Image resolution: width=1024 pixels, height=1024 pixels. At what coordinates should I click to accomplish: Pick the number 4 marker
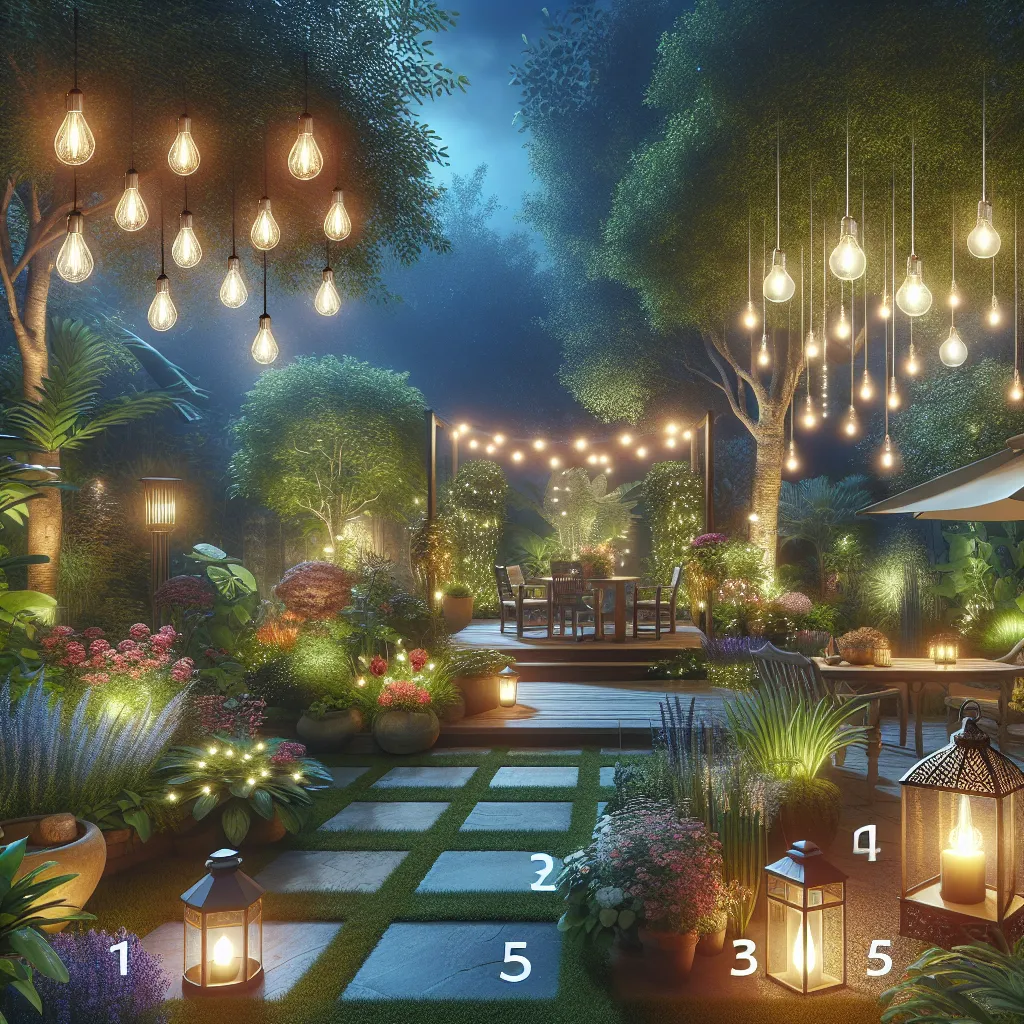[866, 845]
